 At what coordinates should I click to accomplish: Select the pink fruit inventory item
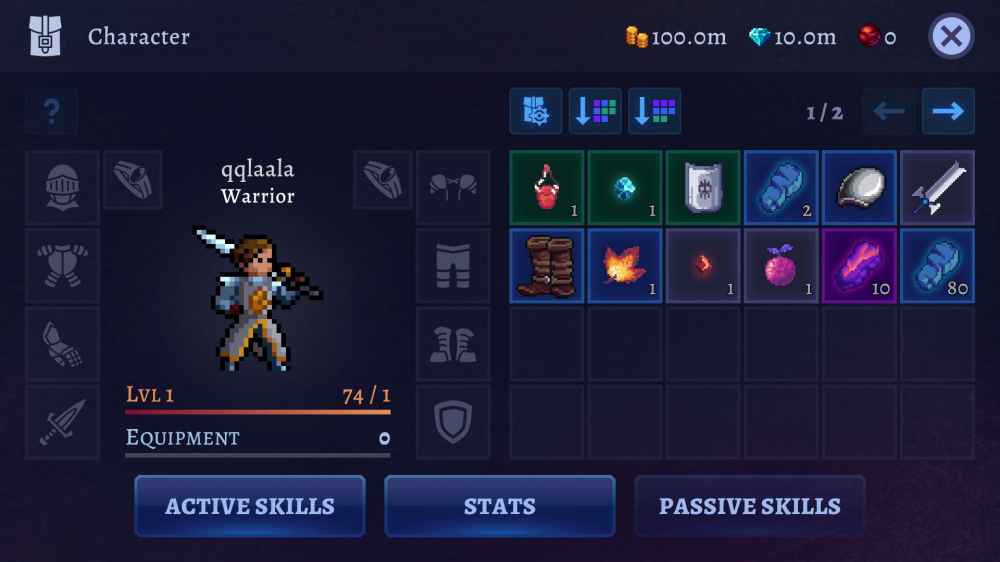tap(781, 265)
